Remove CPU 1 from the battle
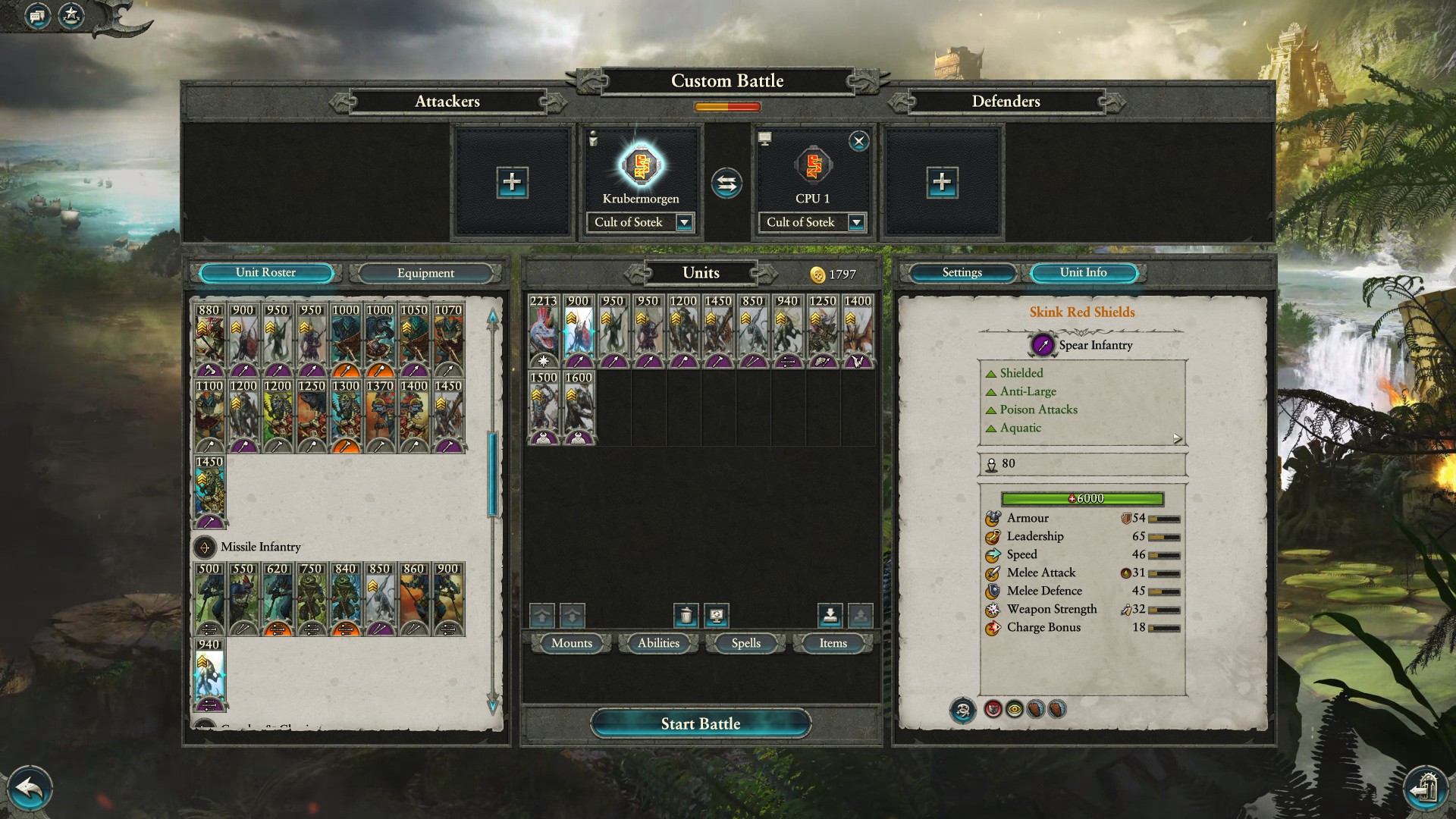 858,141
